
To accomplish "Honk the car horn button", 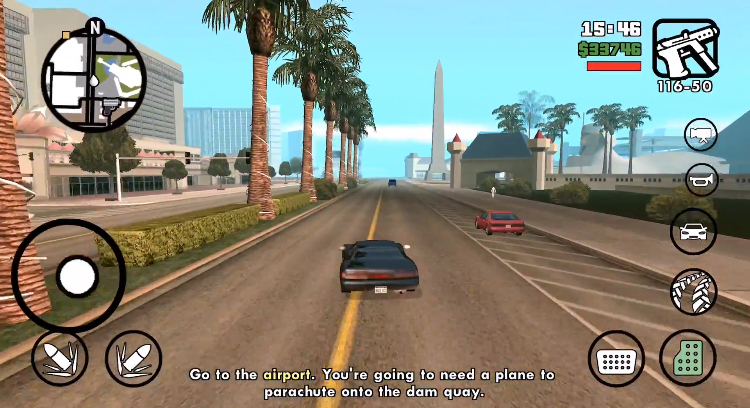I will tap(701, 181).
